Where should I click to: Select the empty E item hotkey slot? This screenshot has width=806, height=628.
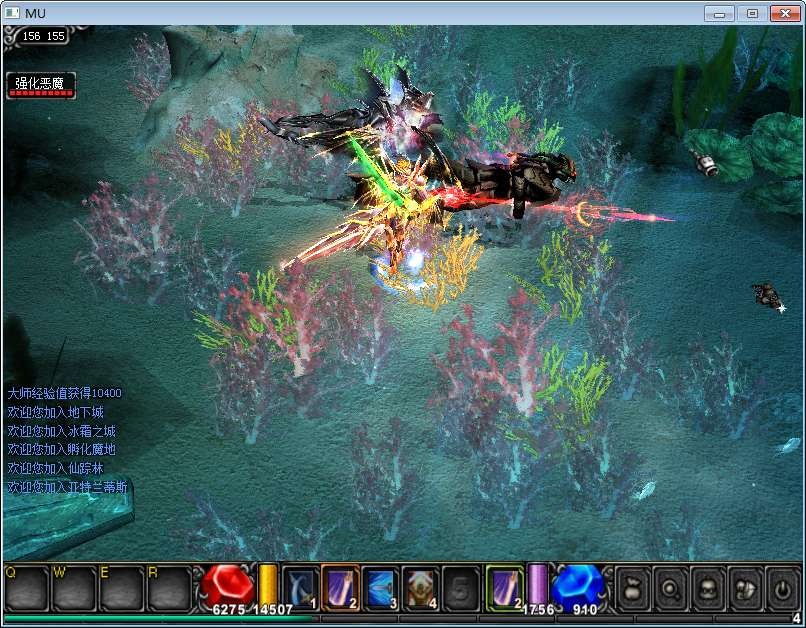121,588
